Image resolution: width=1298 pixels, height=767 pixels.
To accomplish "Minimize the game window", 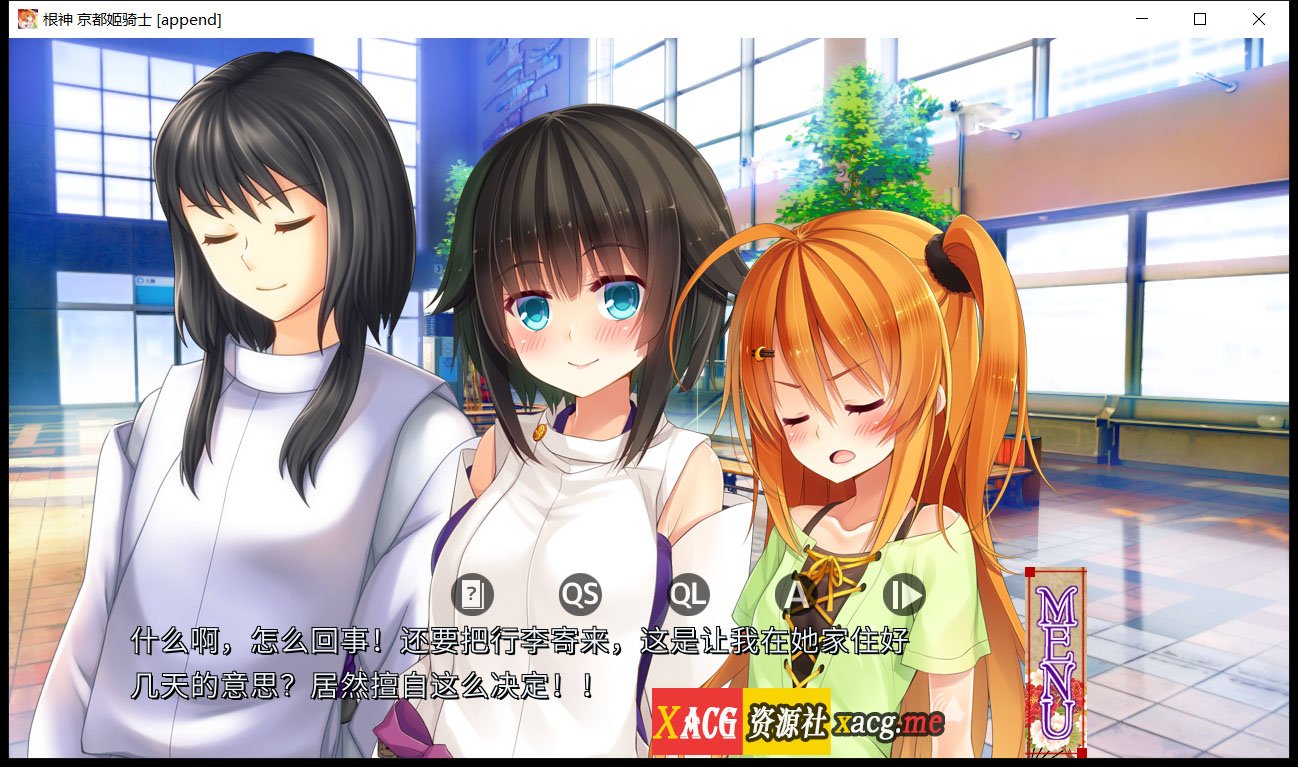I will click(x=1141, y=19).
